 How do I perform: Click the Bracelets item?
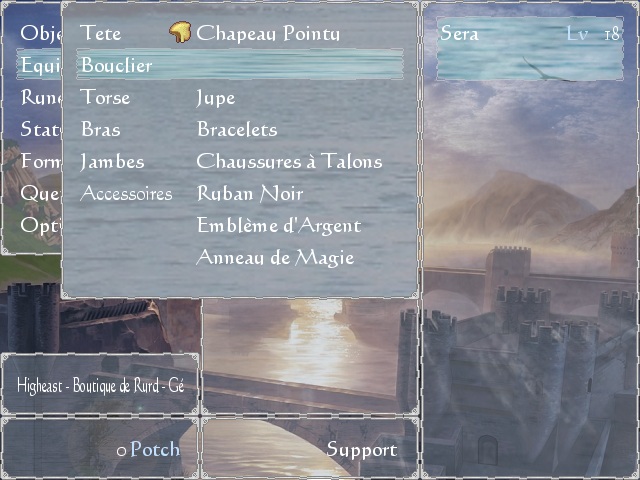click(237, 130)
